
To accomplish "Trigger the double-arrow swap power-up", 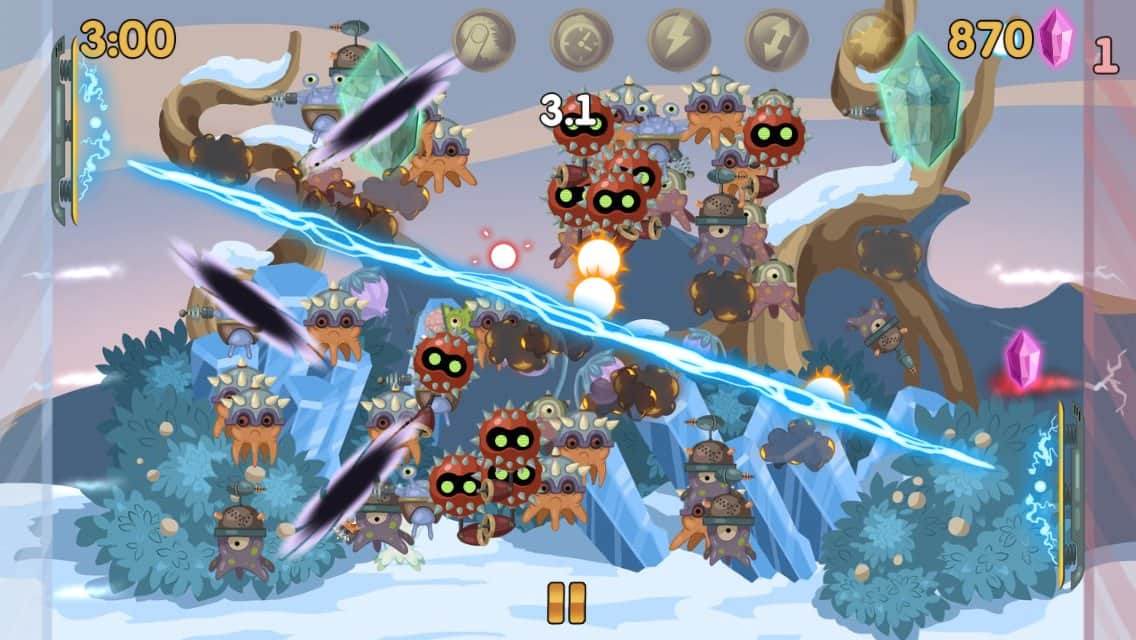I will point(776,40).
